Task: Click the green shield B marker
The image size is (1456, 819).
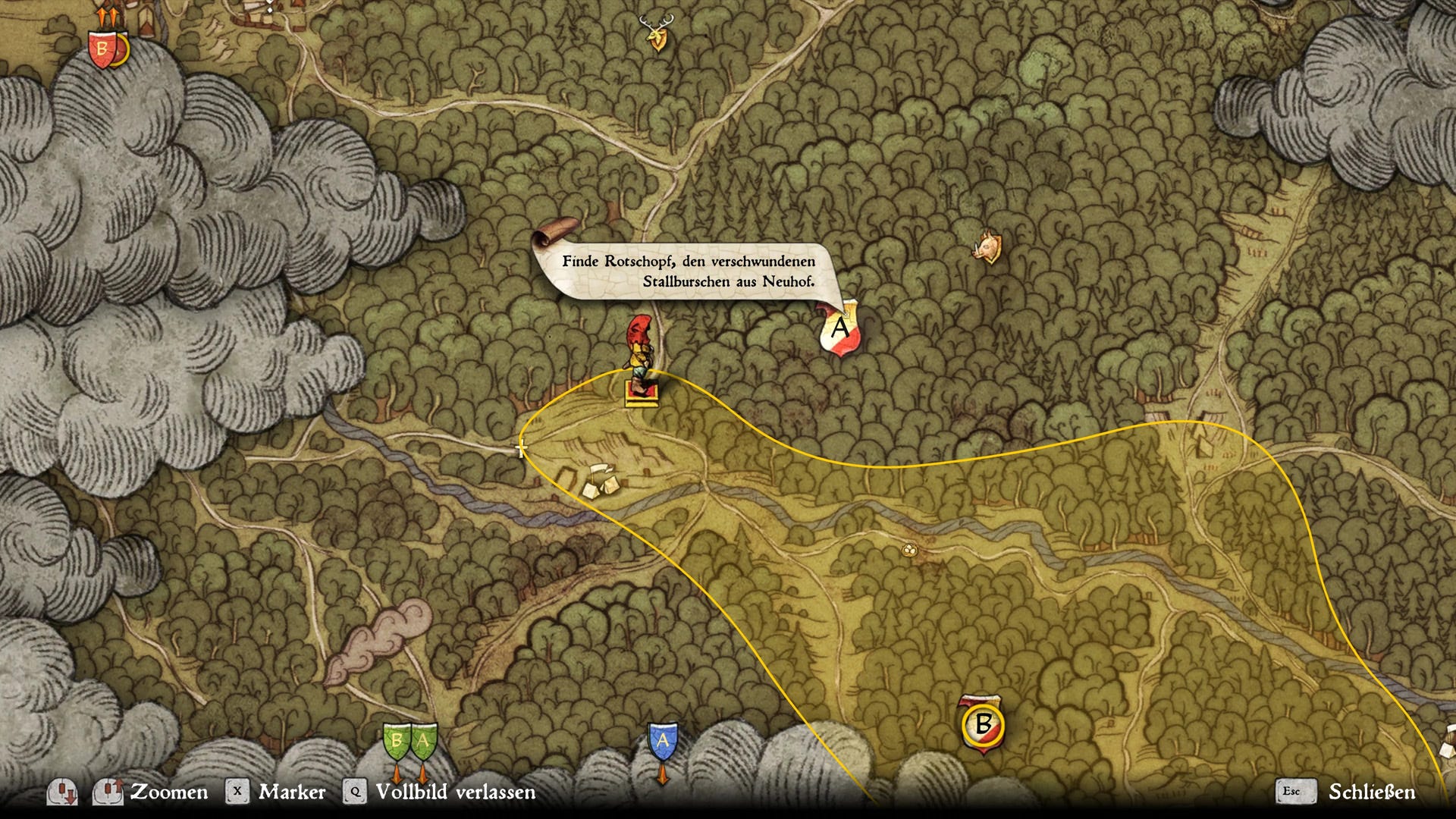Action: coord(397,741)
